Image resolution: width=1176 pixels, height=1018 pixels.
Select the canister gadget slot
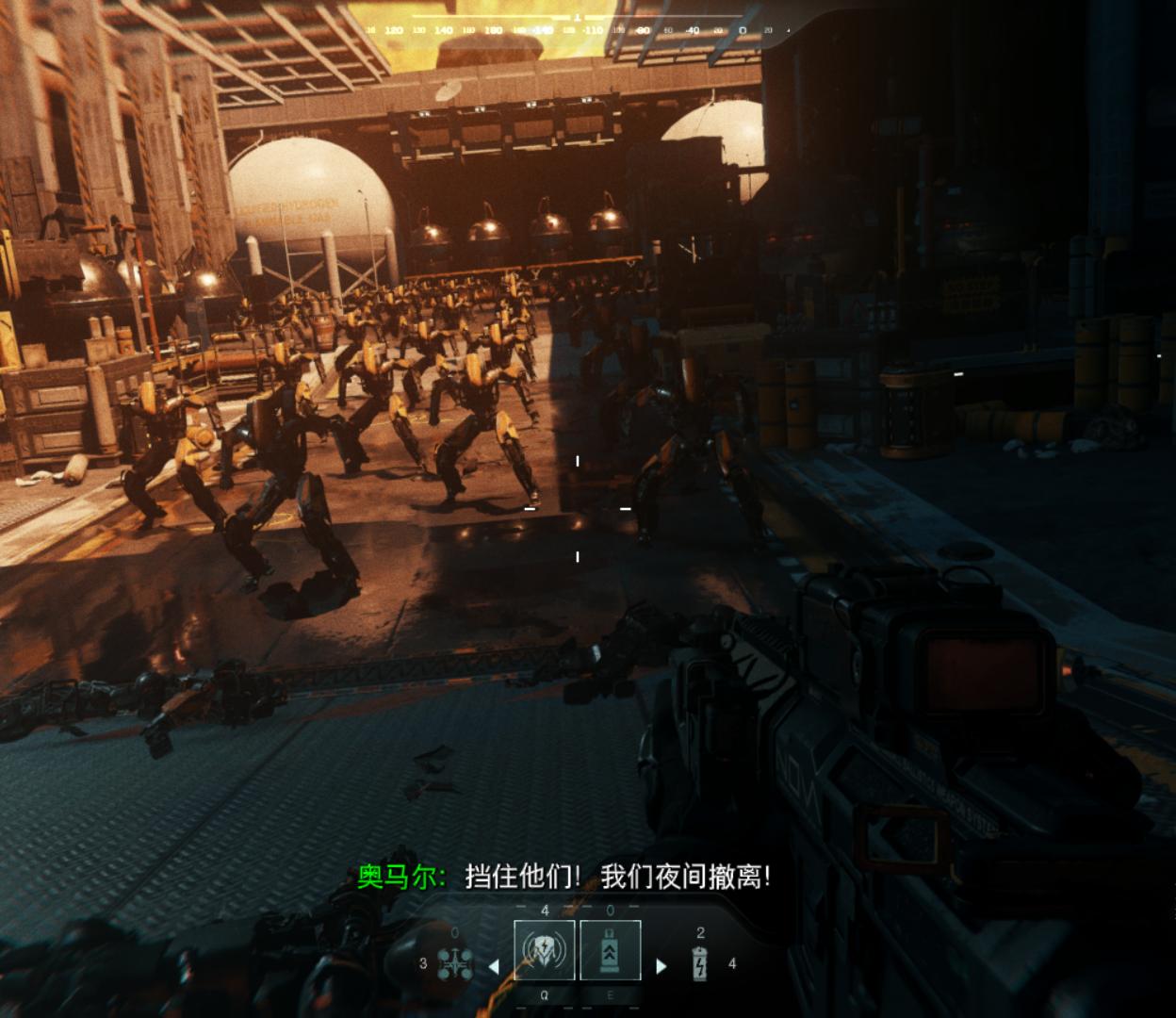point(610,951)
